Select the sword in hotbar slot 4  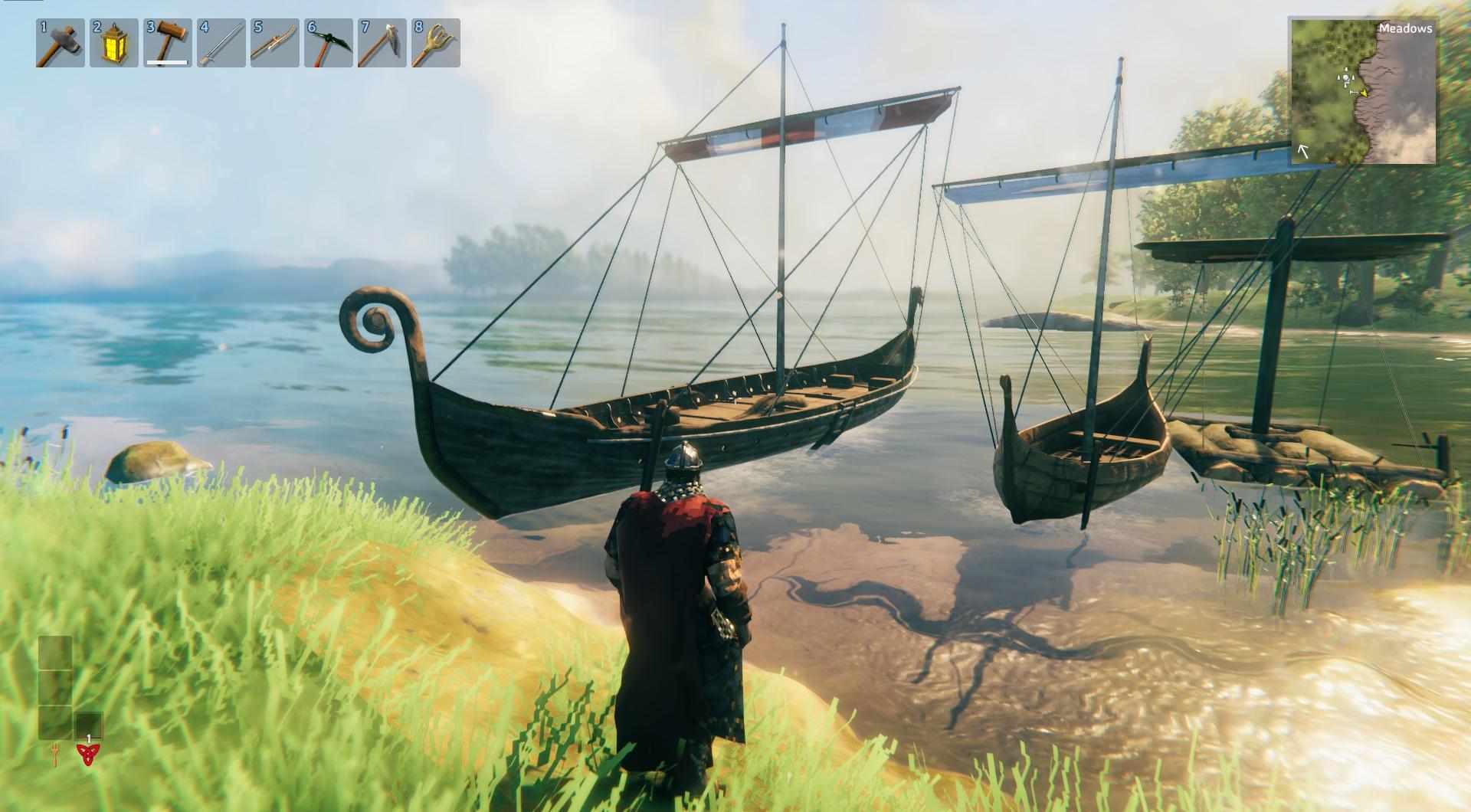[221, 43]
